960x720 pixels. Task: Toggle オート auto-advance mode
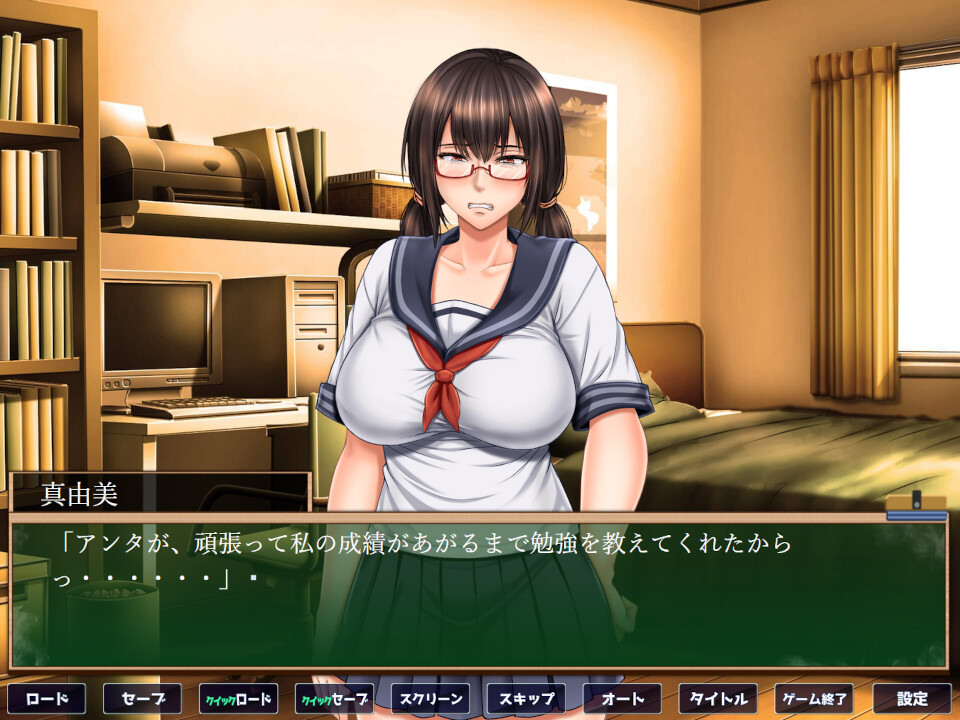click(622, 698)
